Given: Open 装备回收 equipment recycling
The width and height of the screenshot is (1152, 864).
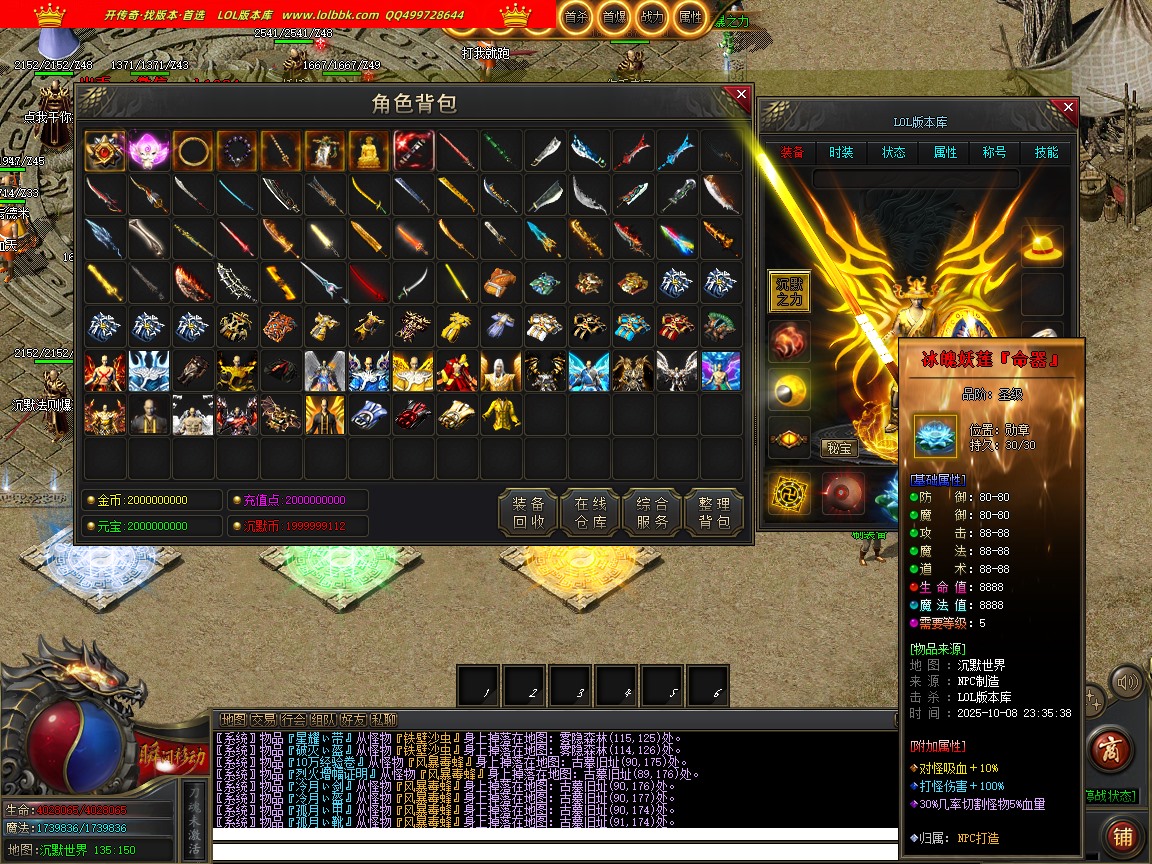Looking at the screenshot, I should point(528,513).
